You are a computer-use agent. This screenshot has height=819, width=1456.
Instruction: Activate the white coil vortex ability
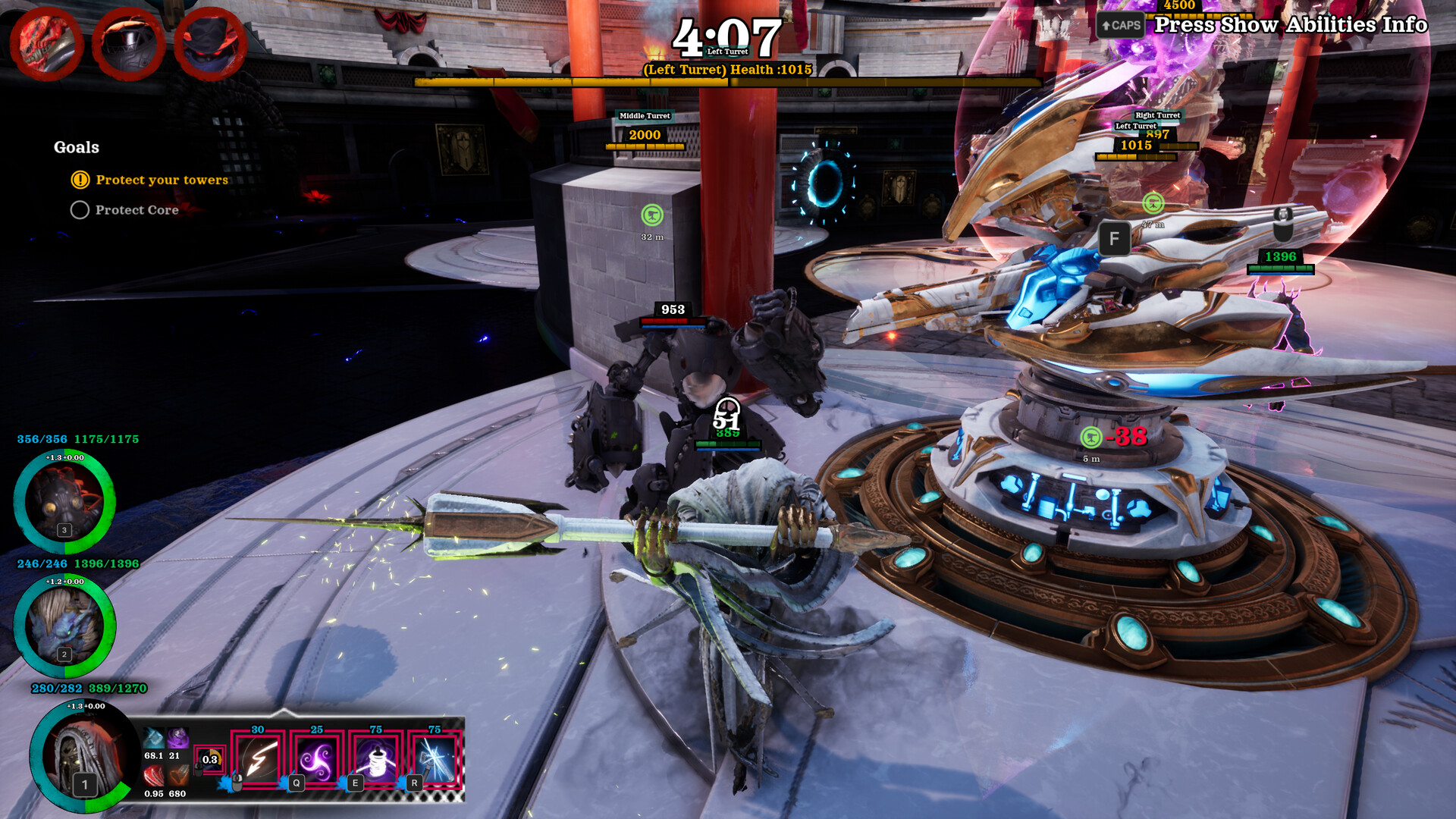point(376,760)
